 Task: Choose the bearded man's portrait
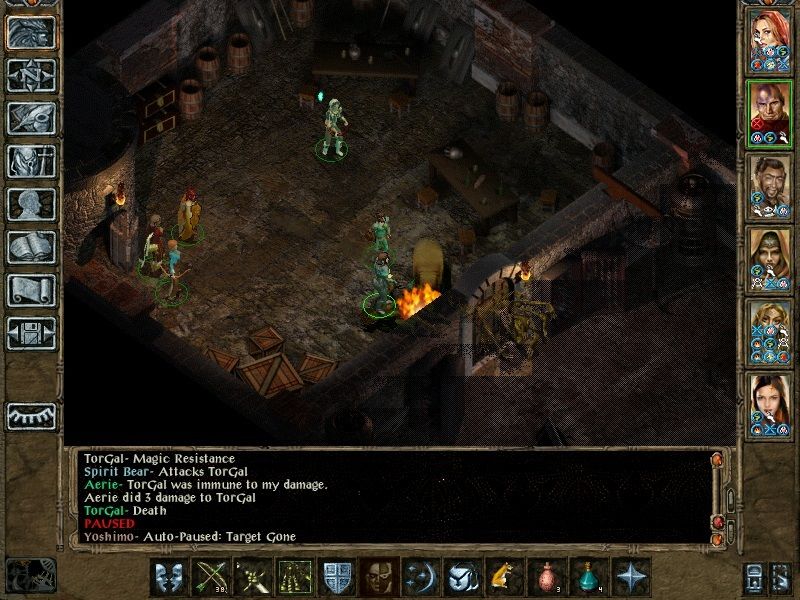[x=769, y=185]
